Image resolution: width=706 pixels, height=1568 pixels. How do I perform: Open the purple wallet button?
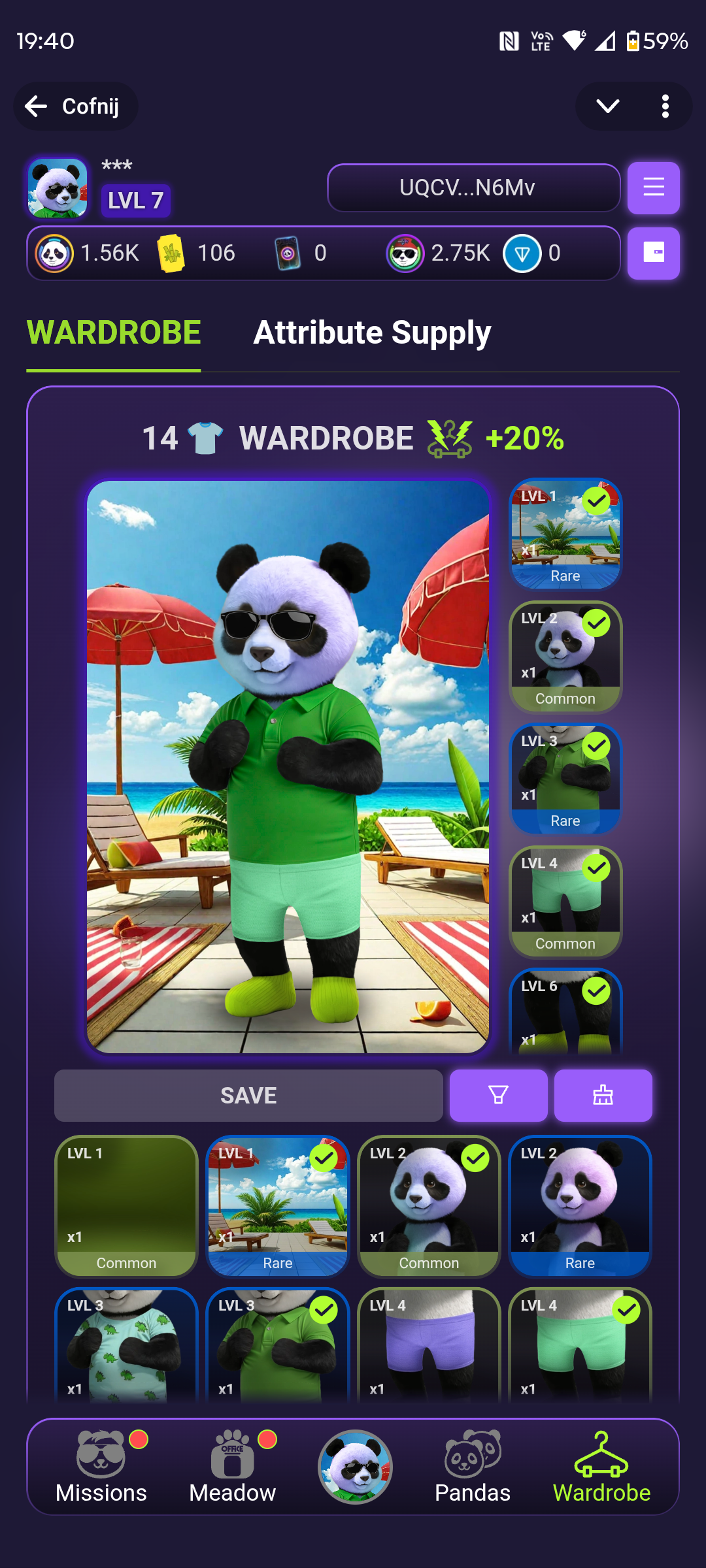click(x=653, y=253)
